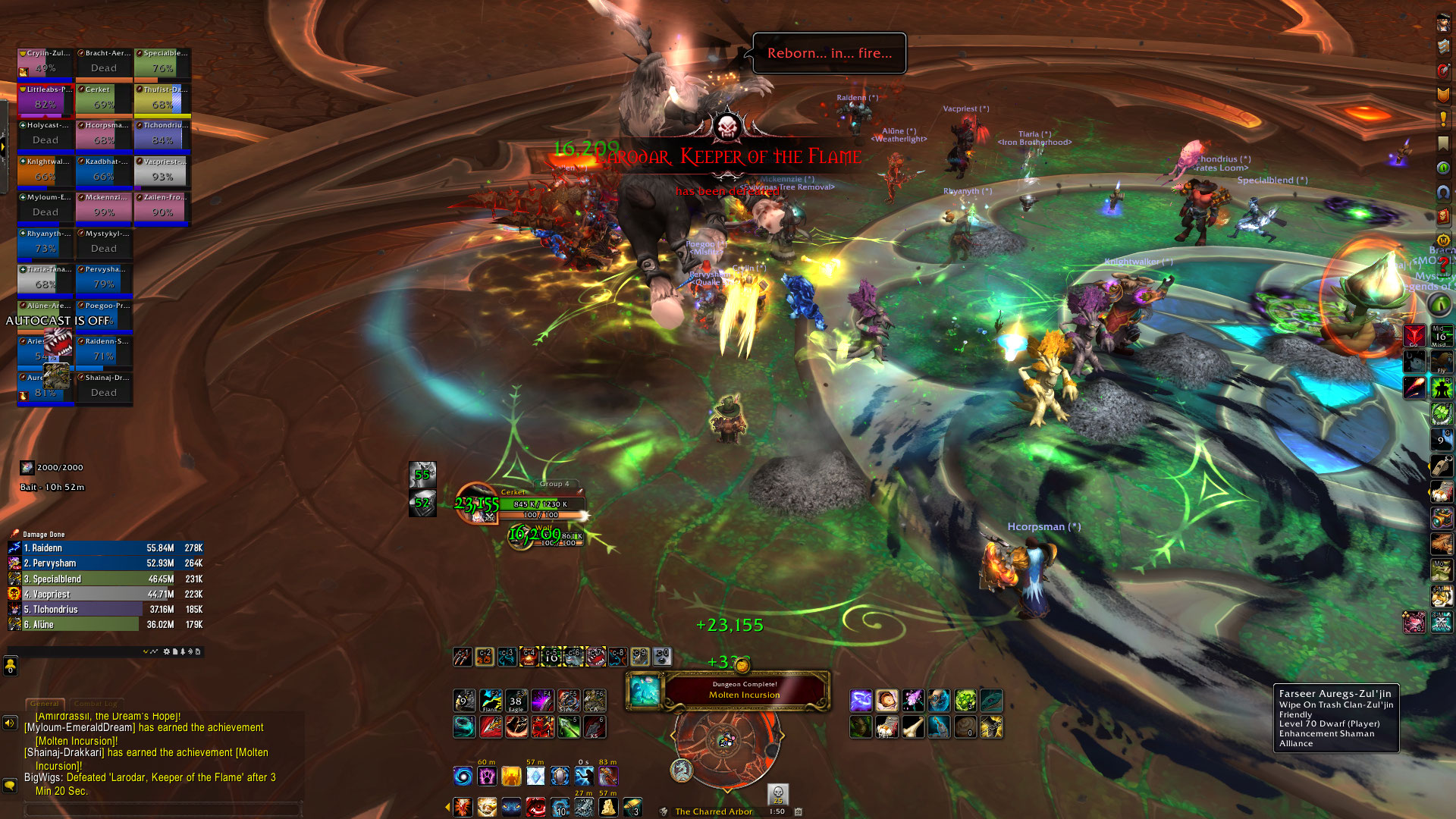Toggle the chat voice speaker button
The image size is (1456, 819).
10,723
